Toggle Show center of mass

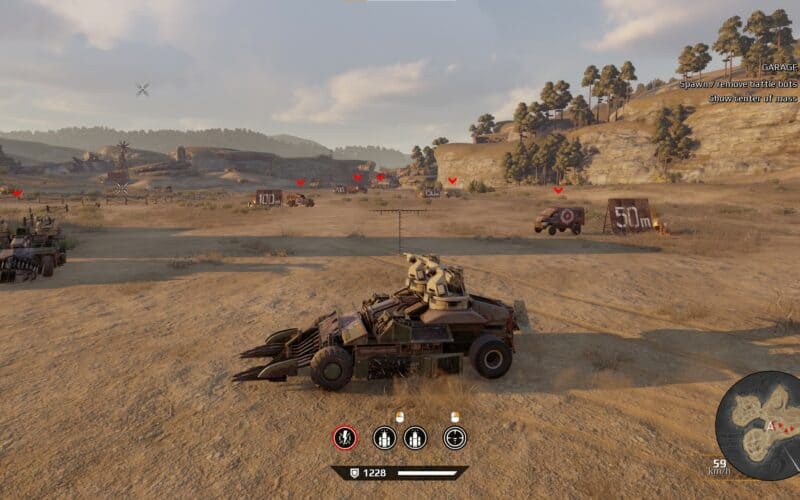click(754, 99)
